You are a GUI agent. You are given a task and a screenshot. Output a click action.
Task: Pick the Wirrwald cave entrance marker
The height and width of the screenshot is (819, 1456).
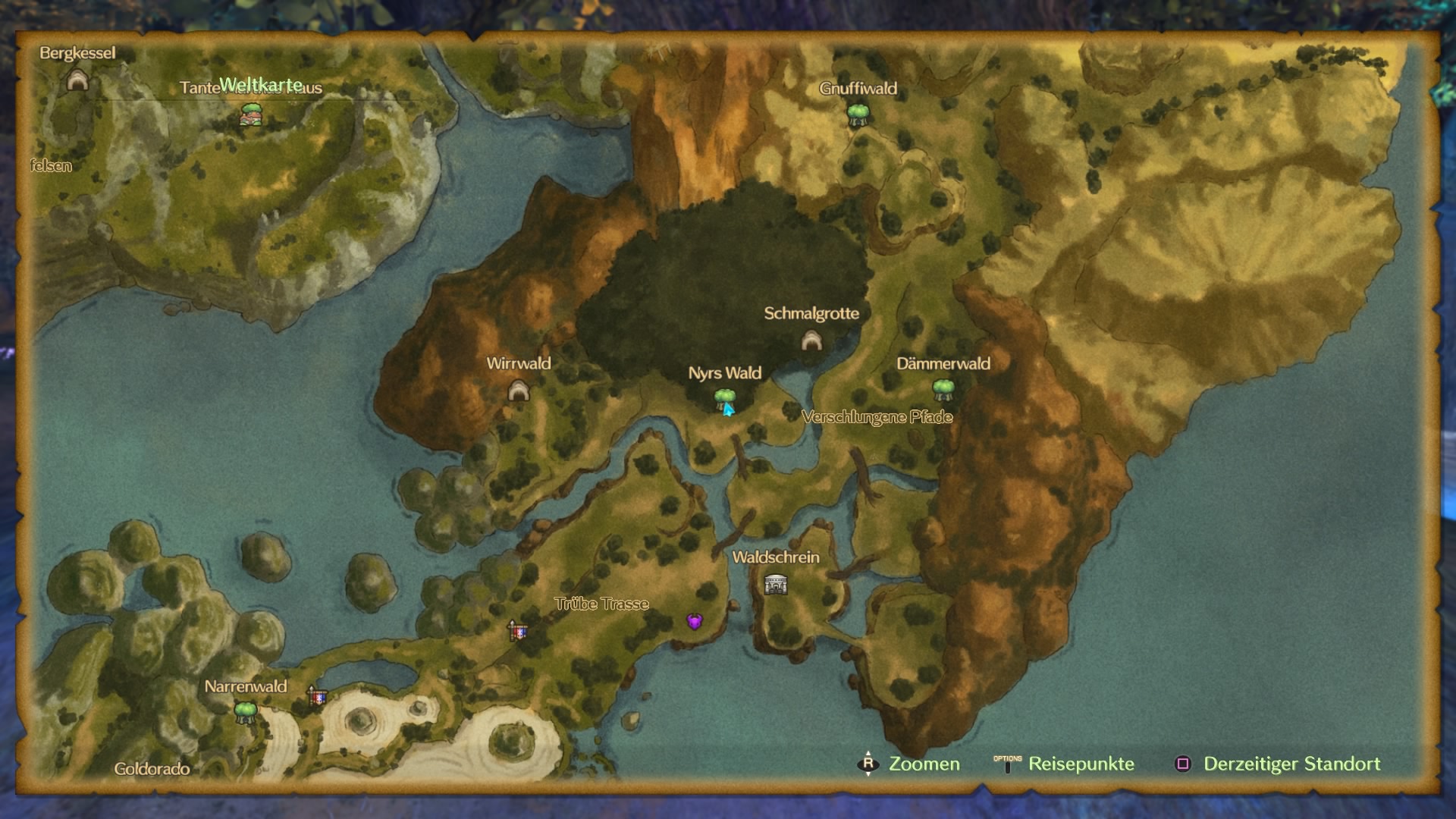pyautogui.click(x=519, y=391)
